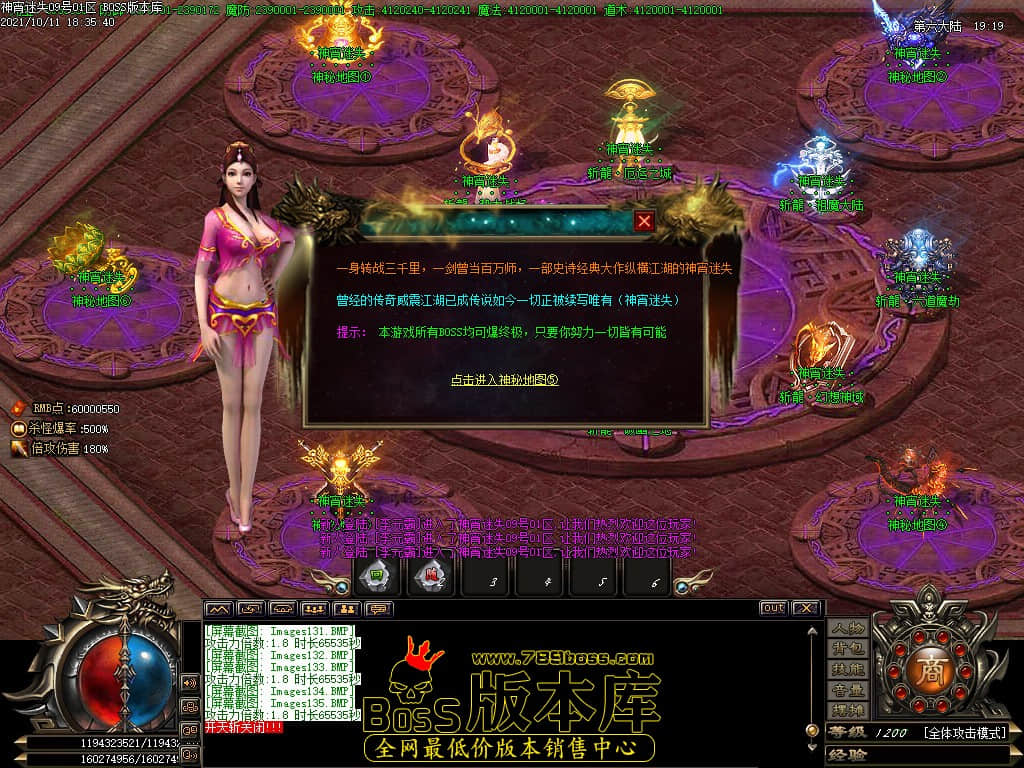
Task: Click the 点击进入神秘地图⑤ link
Action: click(x=504, y=380)
